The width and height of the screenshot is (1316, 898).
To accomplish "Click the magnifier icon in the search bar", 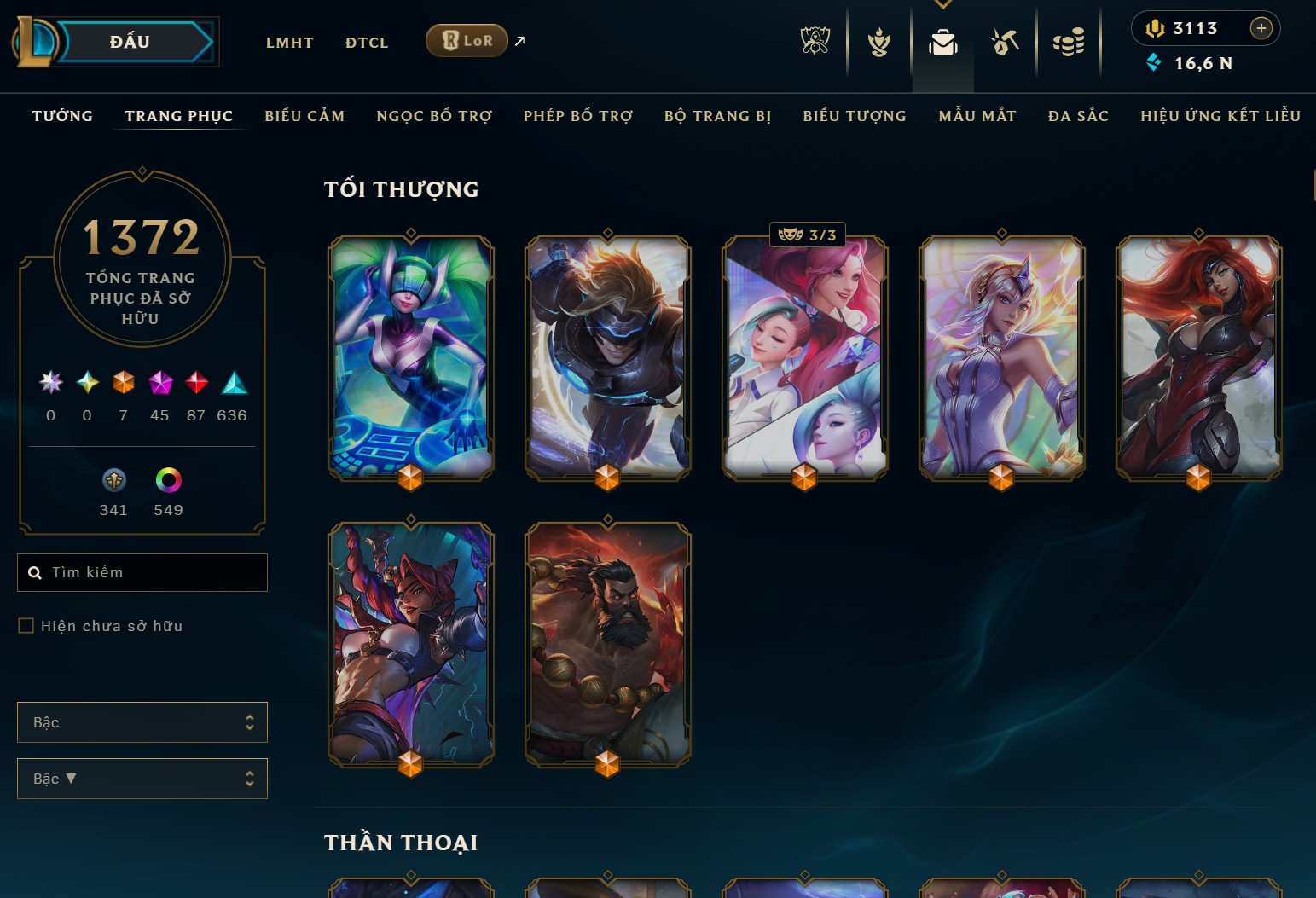I will (x=35, y=572).
